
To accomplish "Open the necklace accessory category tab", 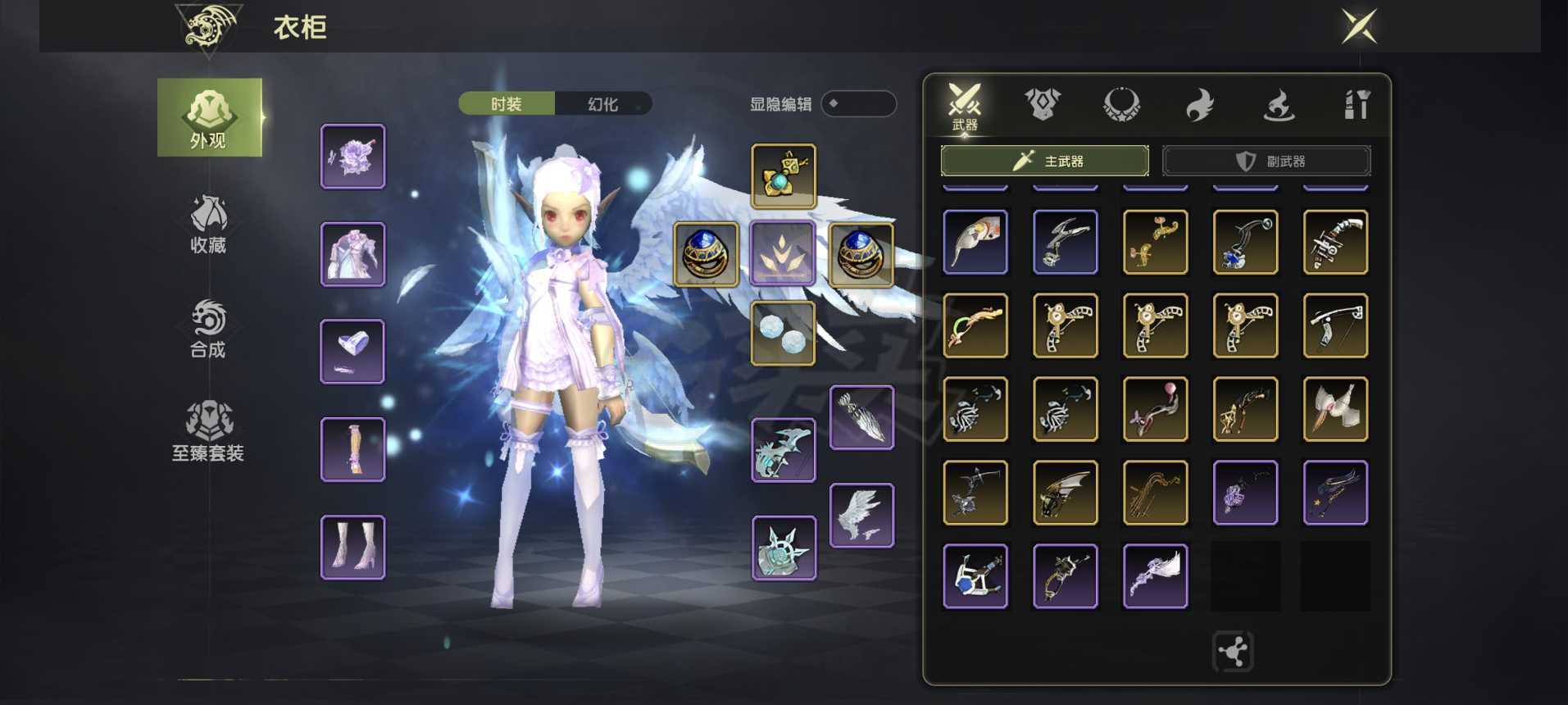I will tap(1121, 105).
